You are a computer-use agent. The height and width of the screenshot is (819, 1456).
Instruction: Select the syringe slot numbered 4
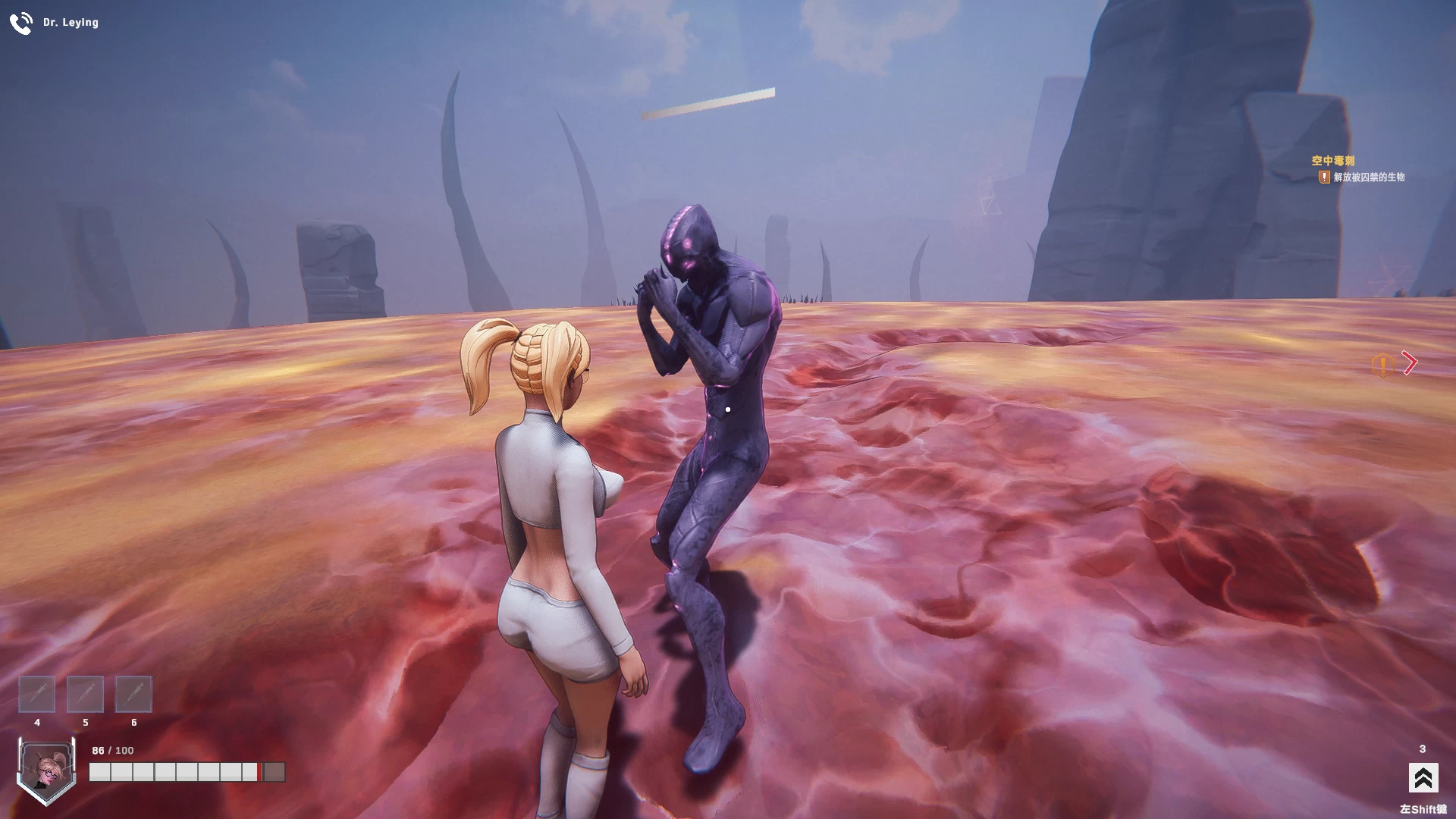(x=36, y=694)
